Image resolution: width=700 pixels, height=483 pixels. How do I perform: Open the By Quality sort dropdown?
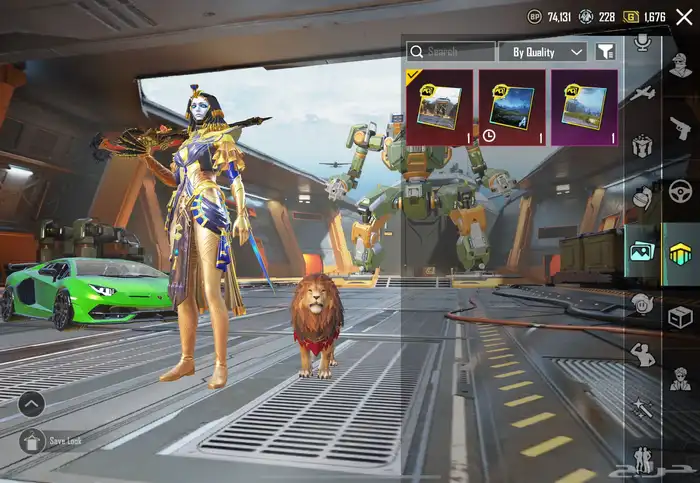tap(548, 51)
